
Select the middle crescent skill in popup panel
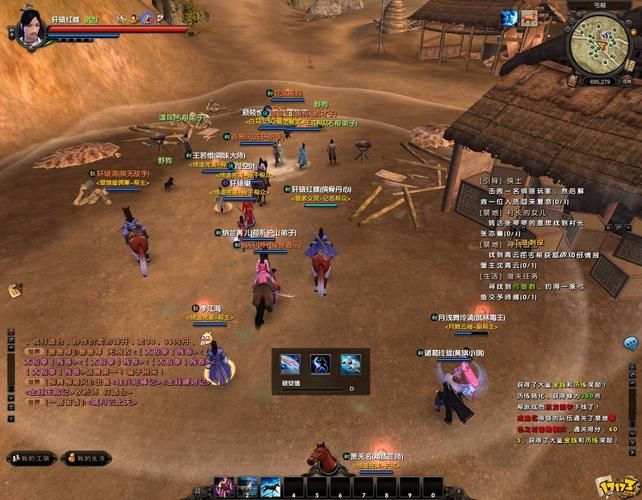pyautogui.click(x=321, y=363)
